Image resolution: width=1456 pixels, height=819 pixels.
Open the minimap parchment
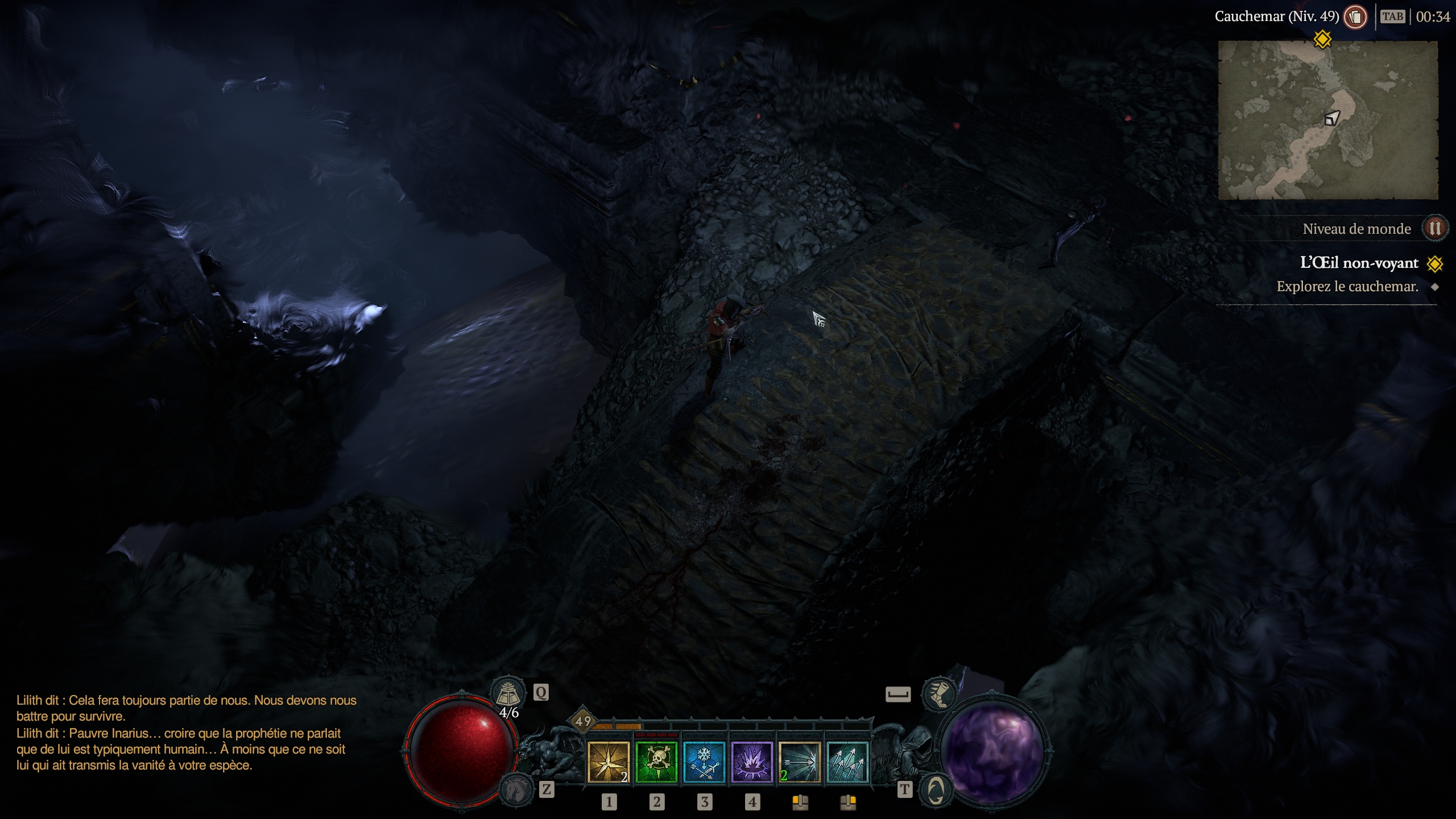[x=1327, y=121]
